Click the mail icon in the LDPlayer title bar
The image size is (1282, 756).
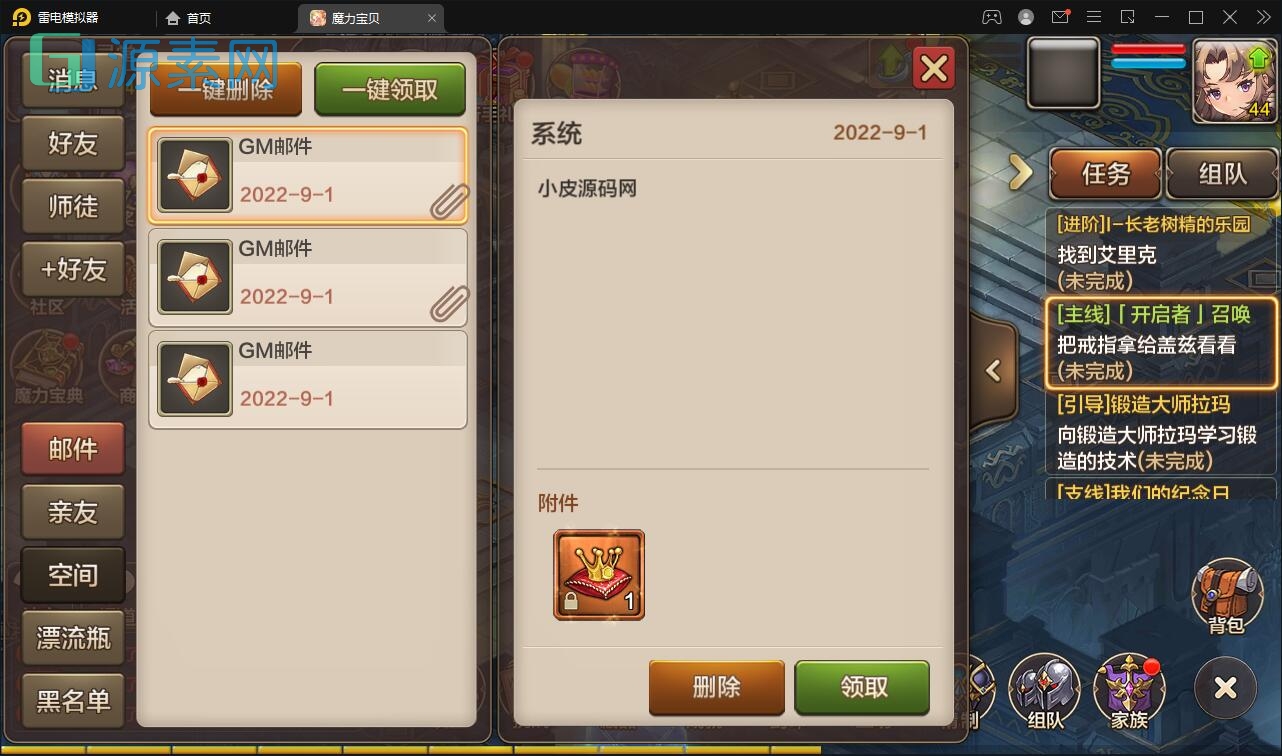1061,17
